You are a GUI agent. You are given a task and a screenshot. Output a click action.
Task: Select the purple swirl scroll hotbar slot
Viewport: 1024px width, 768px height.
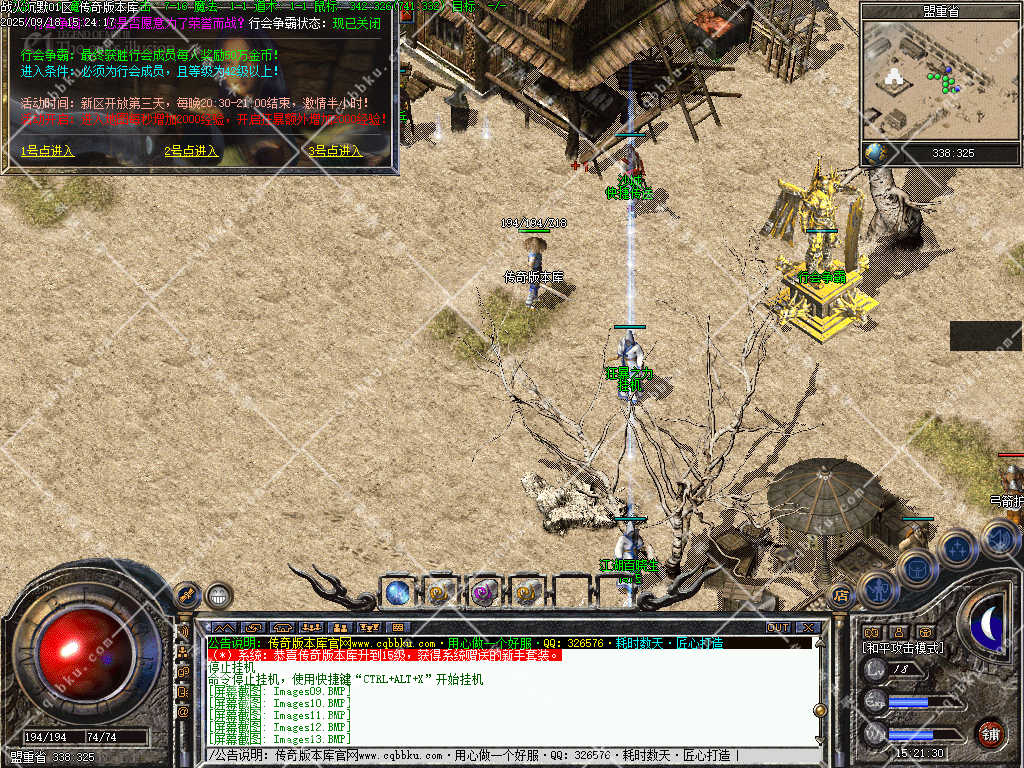point(483,592)
